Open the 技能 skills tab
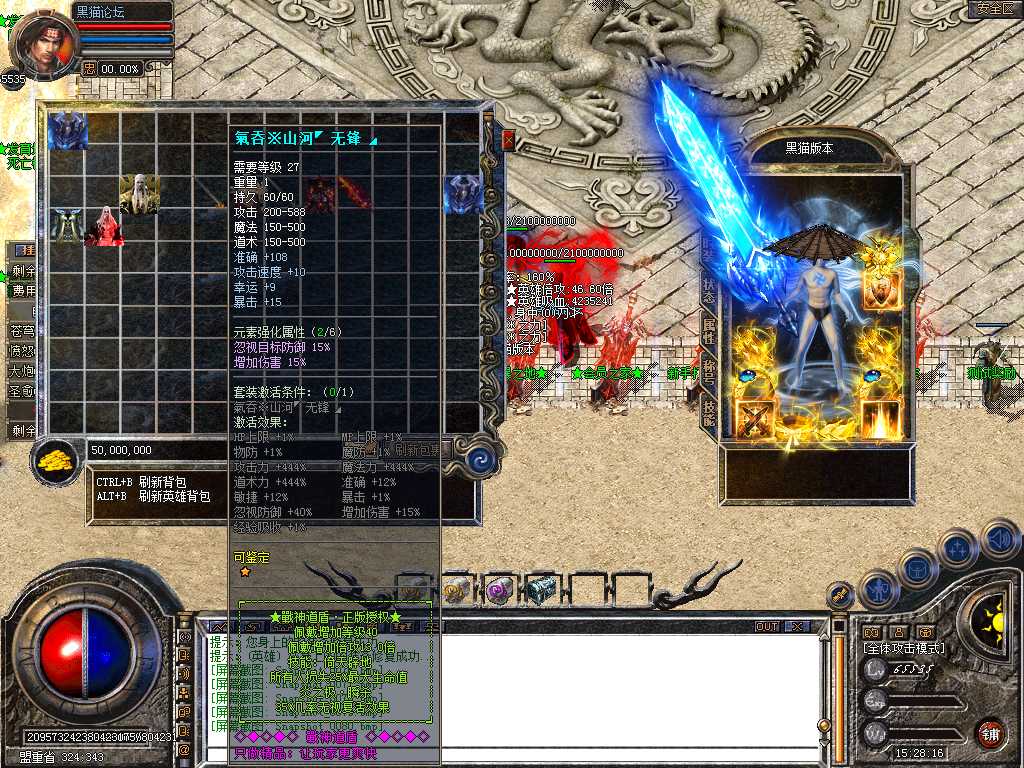Viewport: 1024px width, 768px height. pos(709,413)
